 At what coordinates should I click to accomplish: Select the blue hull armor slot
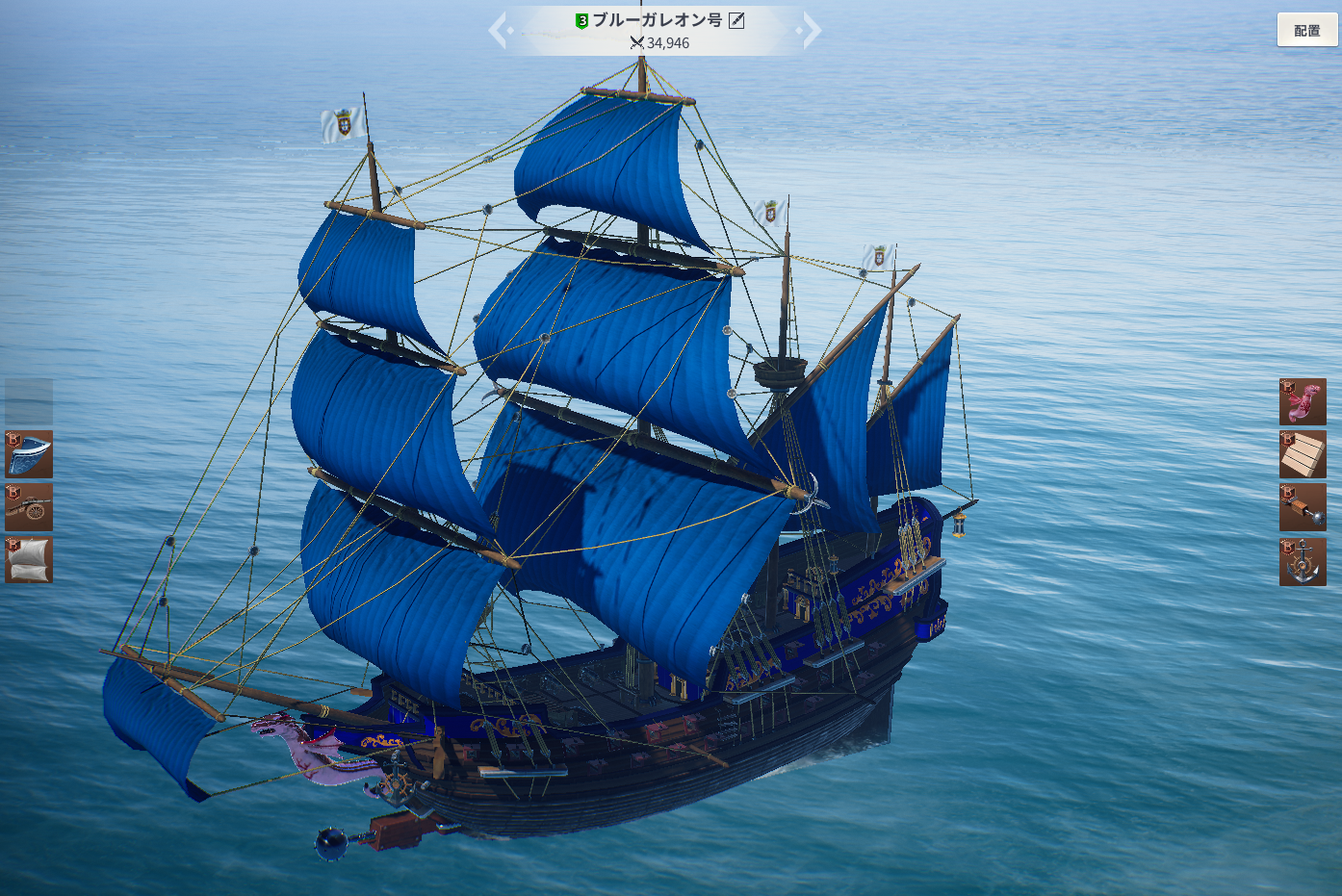click(29, 454)
